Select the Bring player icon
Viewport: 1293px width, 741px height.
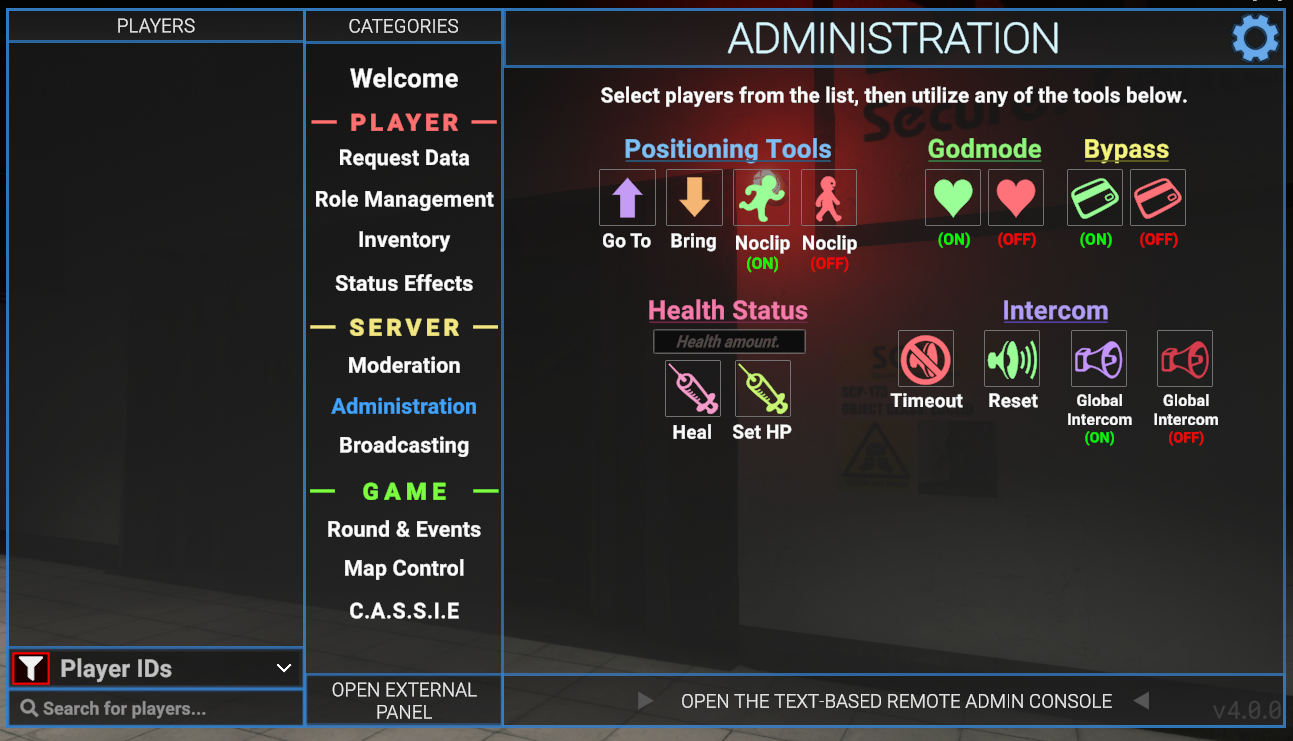click(693, 197)
